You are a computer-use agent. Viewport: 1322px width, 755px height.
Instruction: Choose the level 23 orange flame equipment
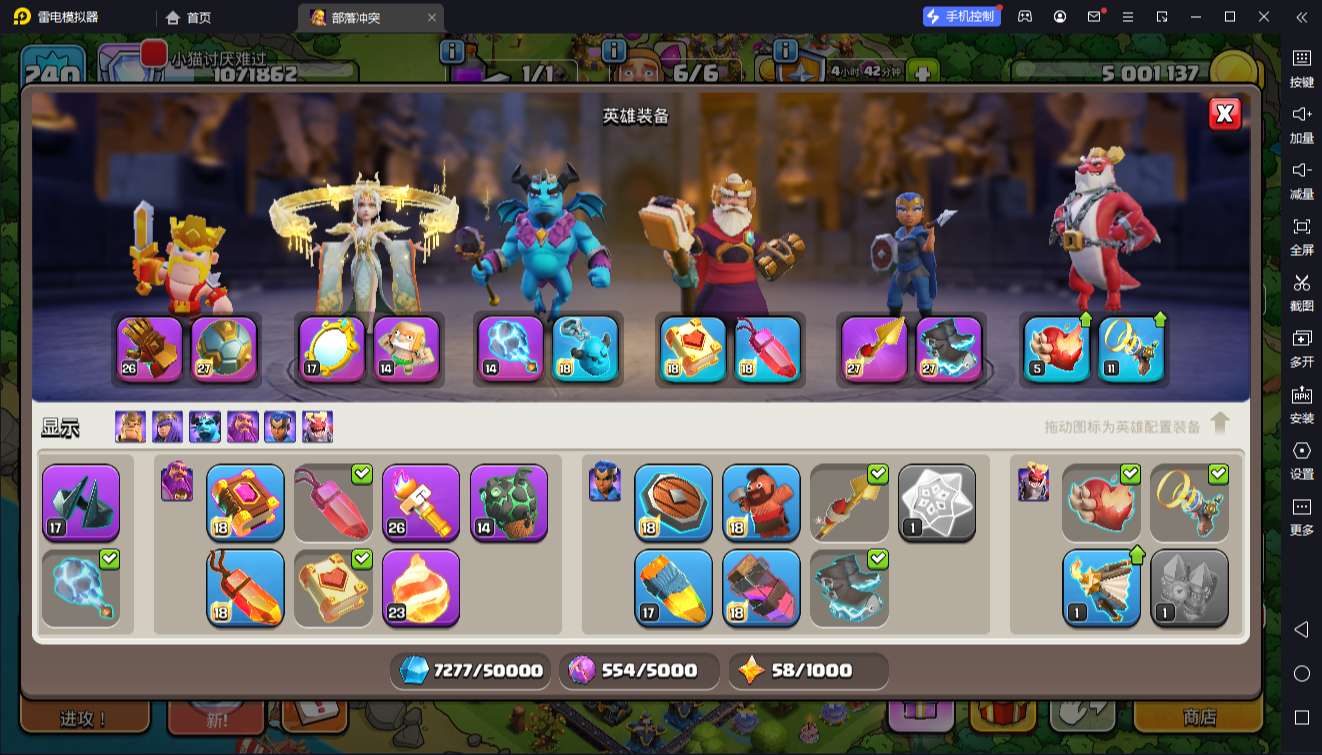tap(421, 588)
